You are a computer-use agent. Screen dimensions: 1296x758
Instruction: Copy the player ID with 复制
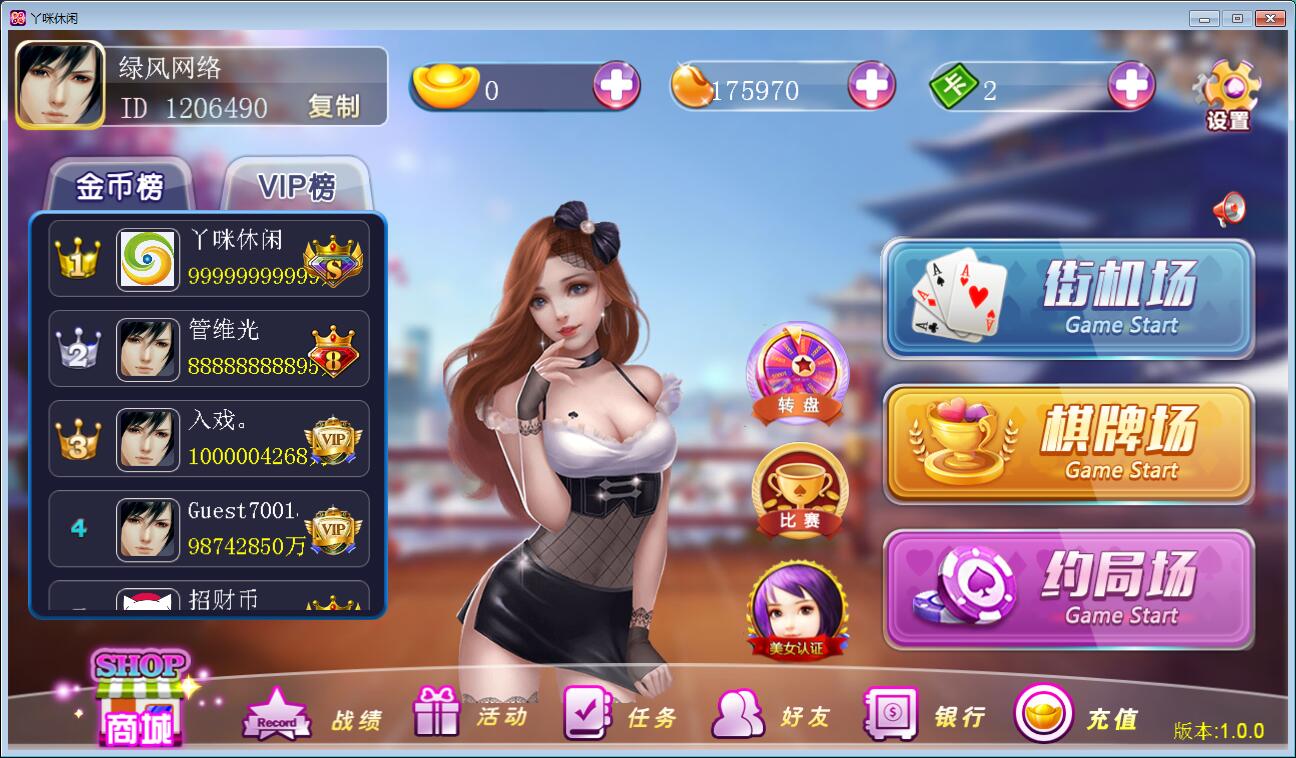[334, 106]
